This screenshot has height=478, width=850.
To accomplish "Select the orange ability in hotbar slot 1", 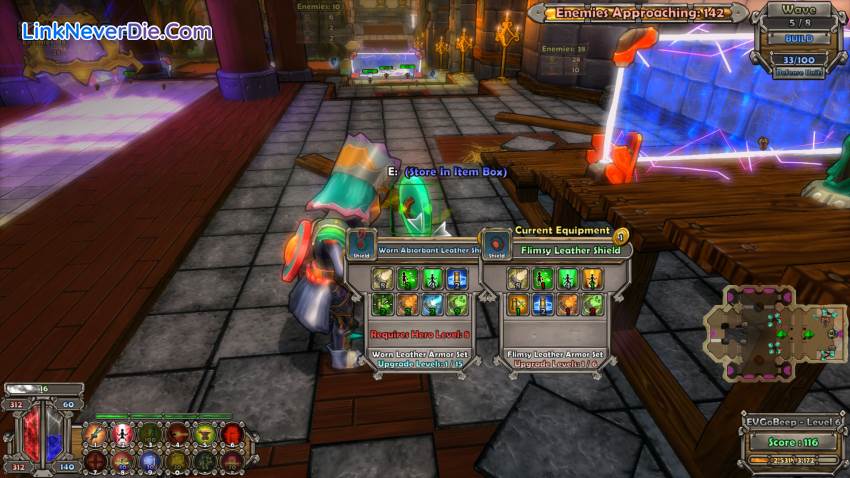I will click(x=95, y=434).
